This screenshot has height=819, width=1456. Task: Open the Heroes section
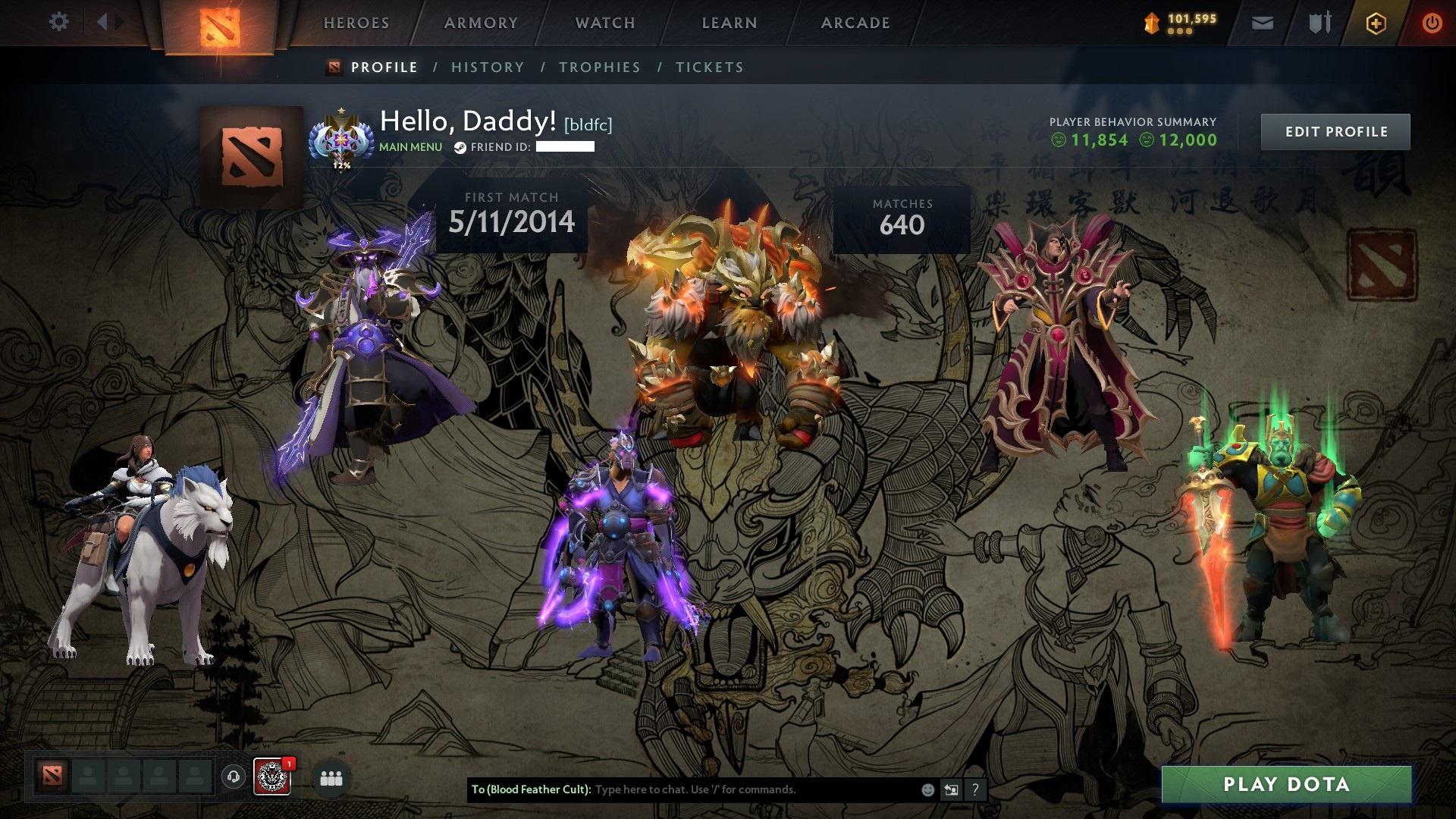356,23
